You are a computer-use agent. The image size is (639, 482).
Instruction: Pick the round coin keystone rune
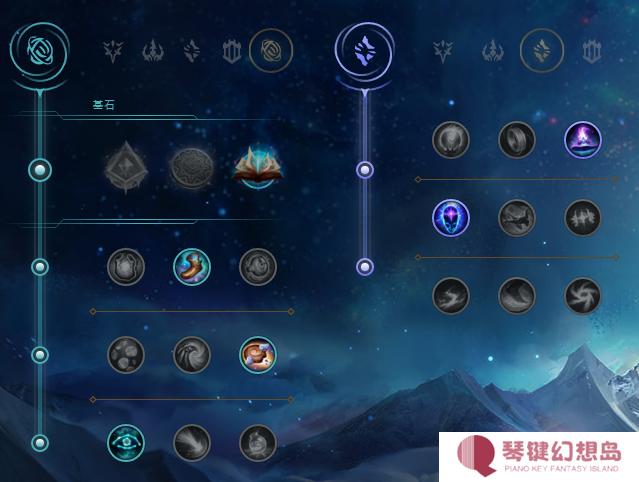pyautogui.click(x=192, y=168)
